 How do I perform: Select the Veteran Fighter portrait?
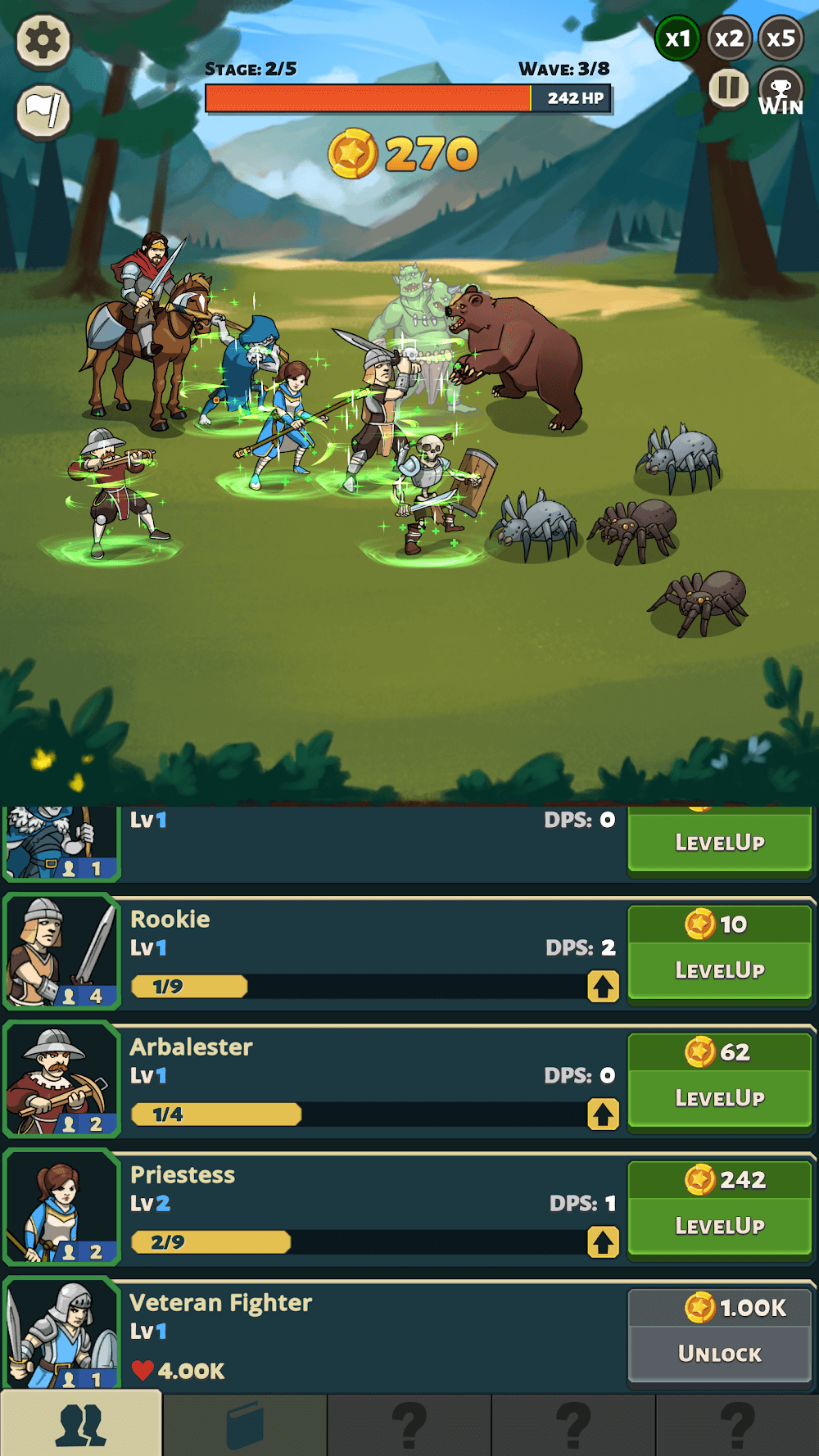coord(61,1335)
